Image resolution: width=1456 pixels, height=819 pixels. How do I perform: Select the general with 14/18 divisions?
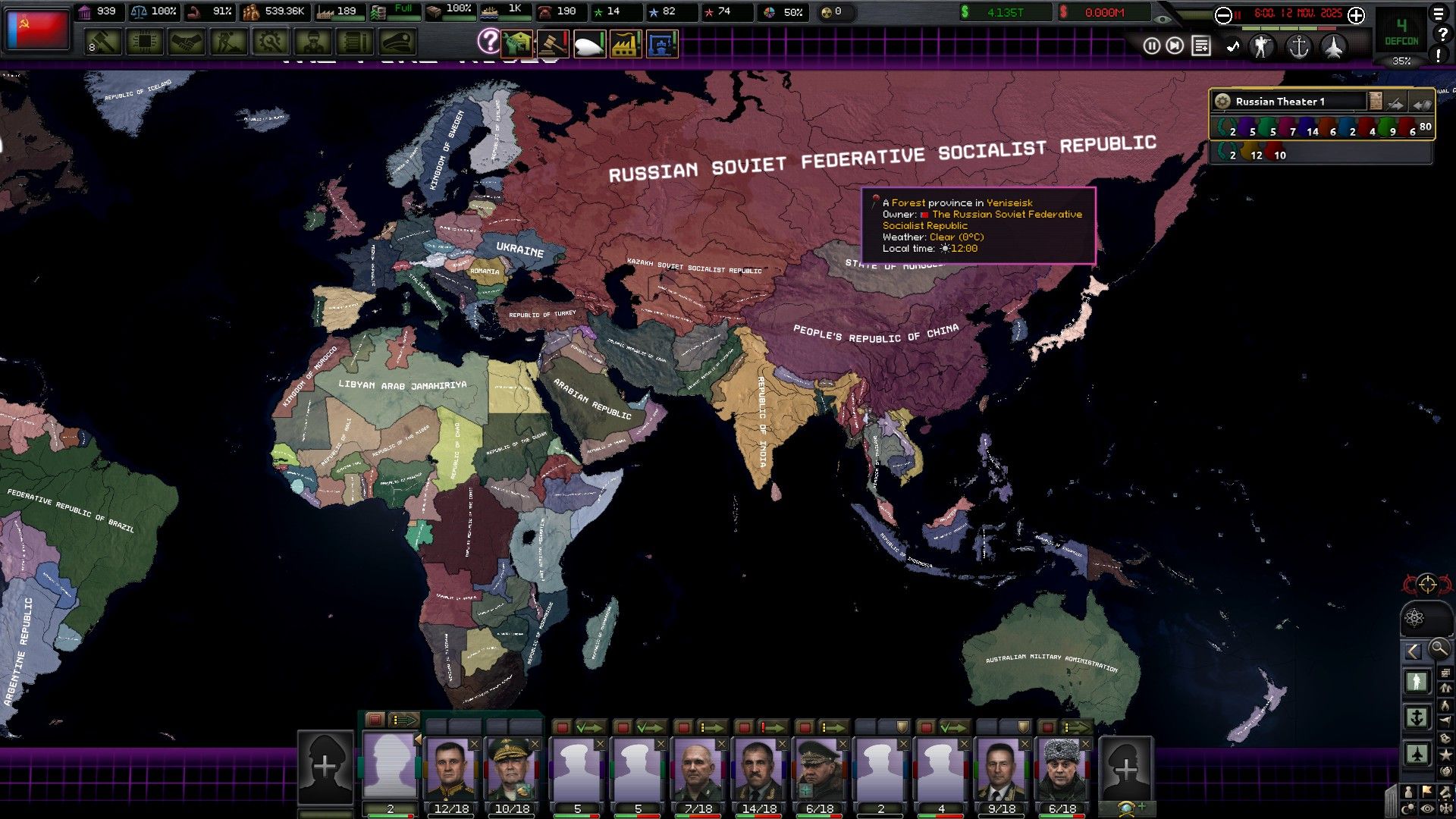pyautogui.click(x=759, y=770)
